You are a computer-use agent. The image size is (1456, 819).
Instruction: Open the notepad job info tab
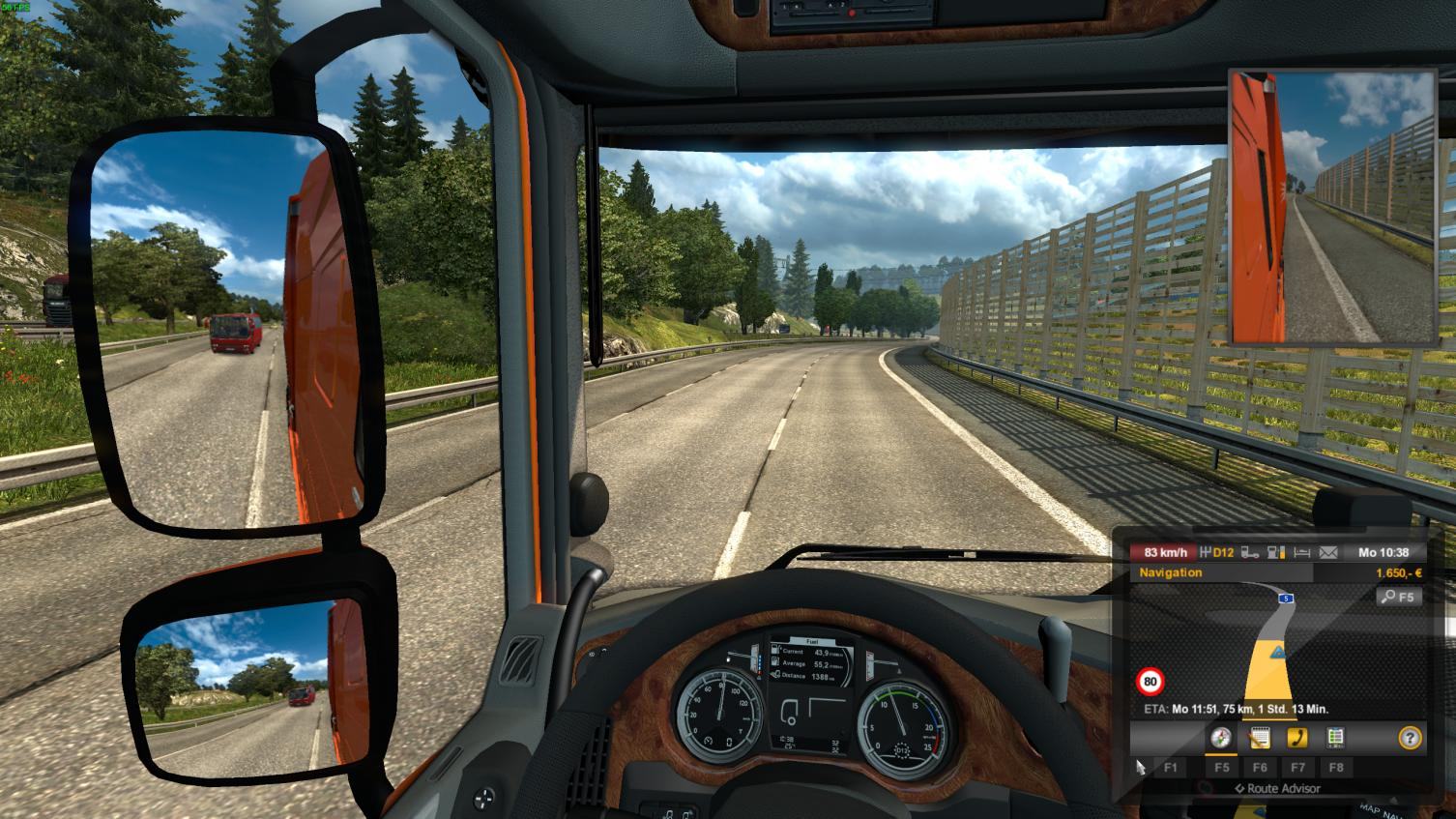click(1259, 738)
